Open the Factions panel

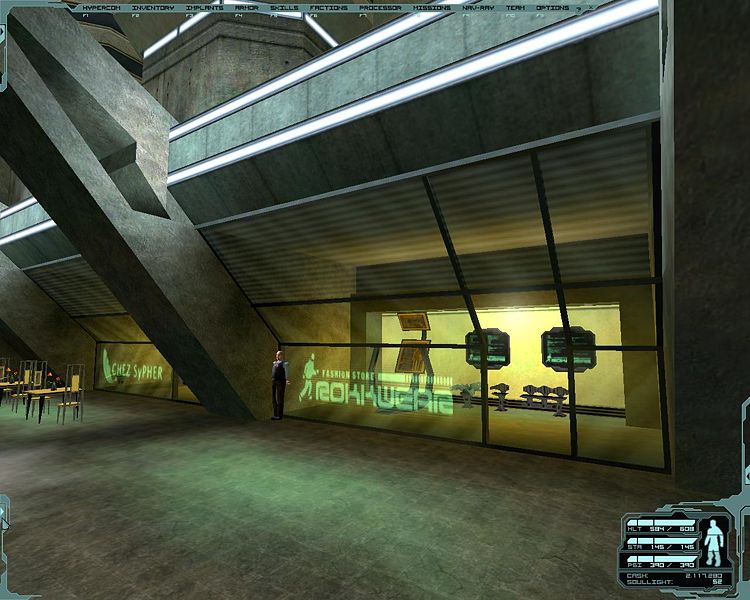click(328, 7)
